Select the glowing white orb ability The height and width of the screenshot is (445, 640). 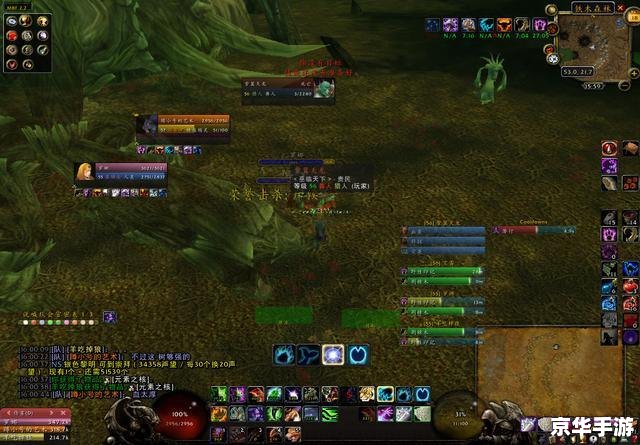pos(333,353)
